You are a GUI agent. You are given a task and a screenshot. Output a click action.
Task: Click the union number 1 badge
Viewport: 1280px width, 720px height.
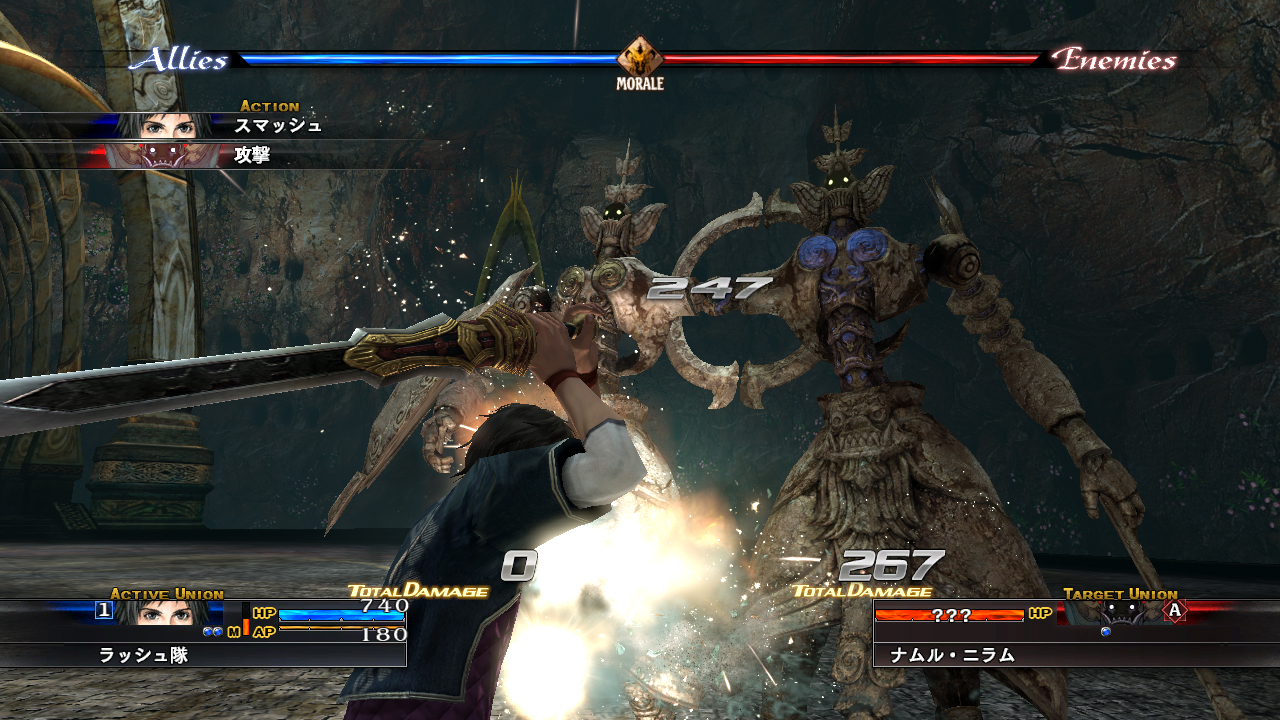pyautogui.click(x=103, y=611)
